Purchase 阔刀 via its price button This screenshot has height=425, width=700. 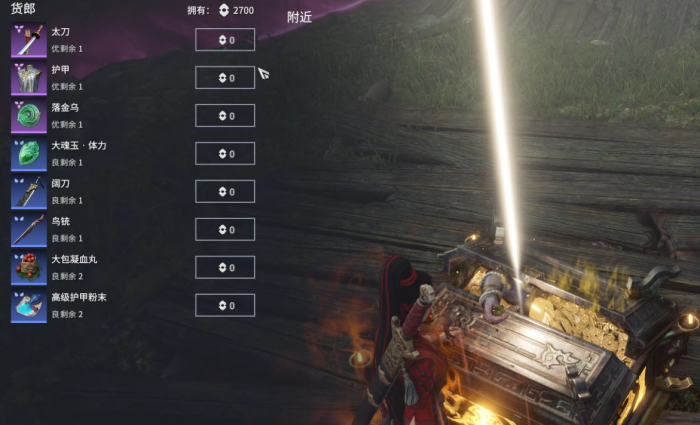[225, 192]
